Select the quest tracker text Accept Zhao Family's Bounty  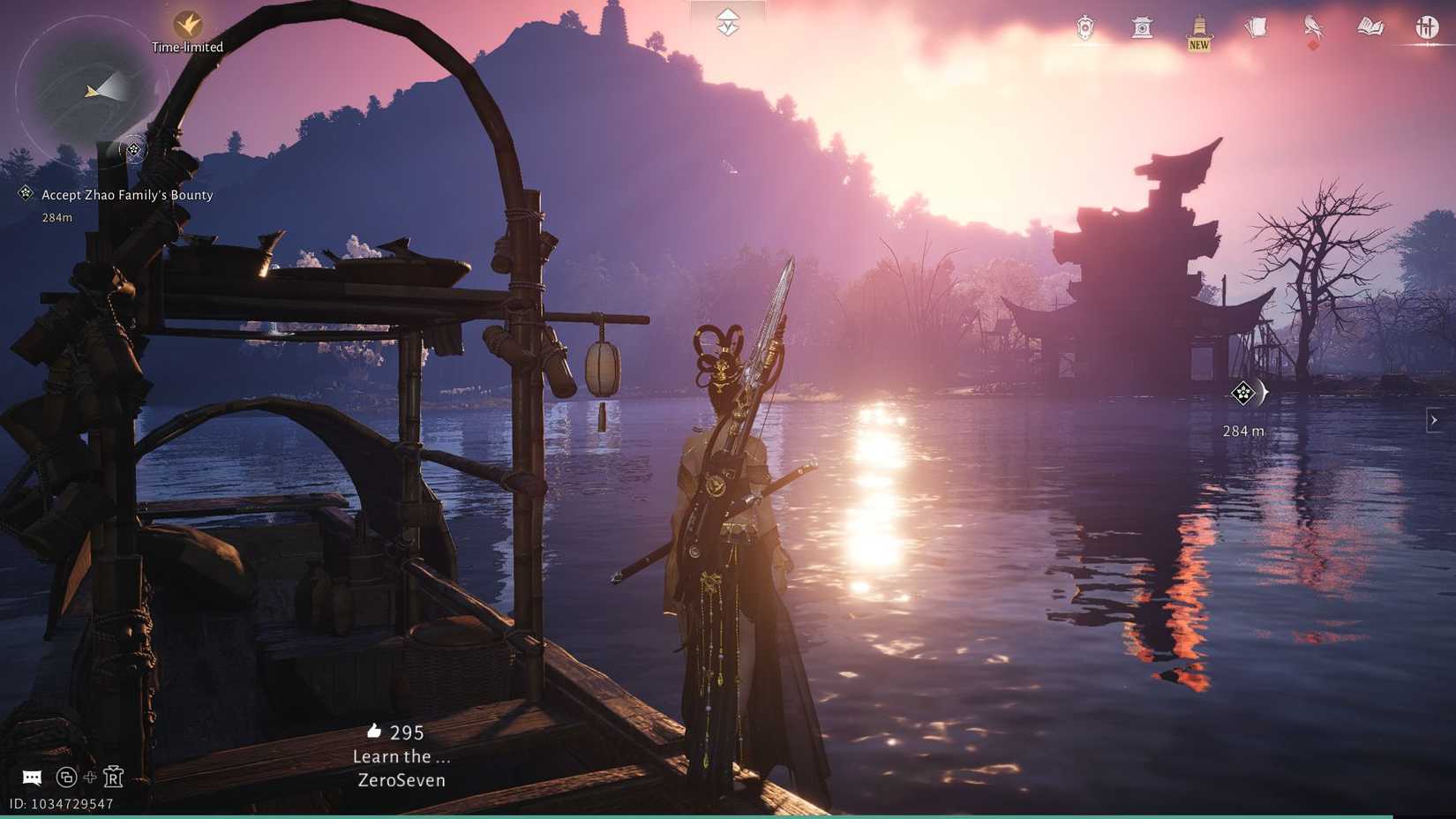(x=126, y=195)
